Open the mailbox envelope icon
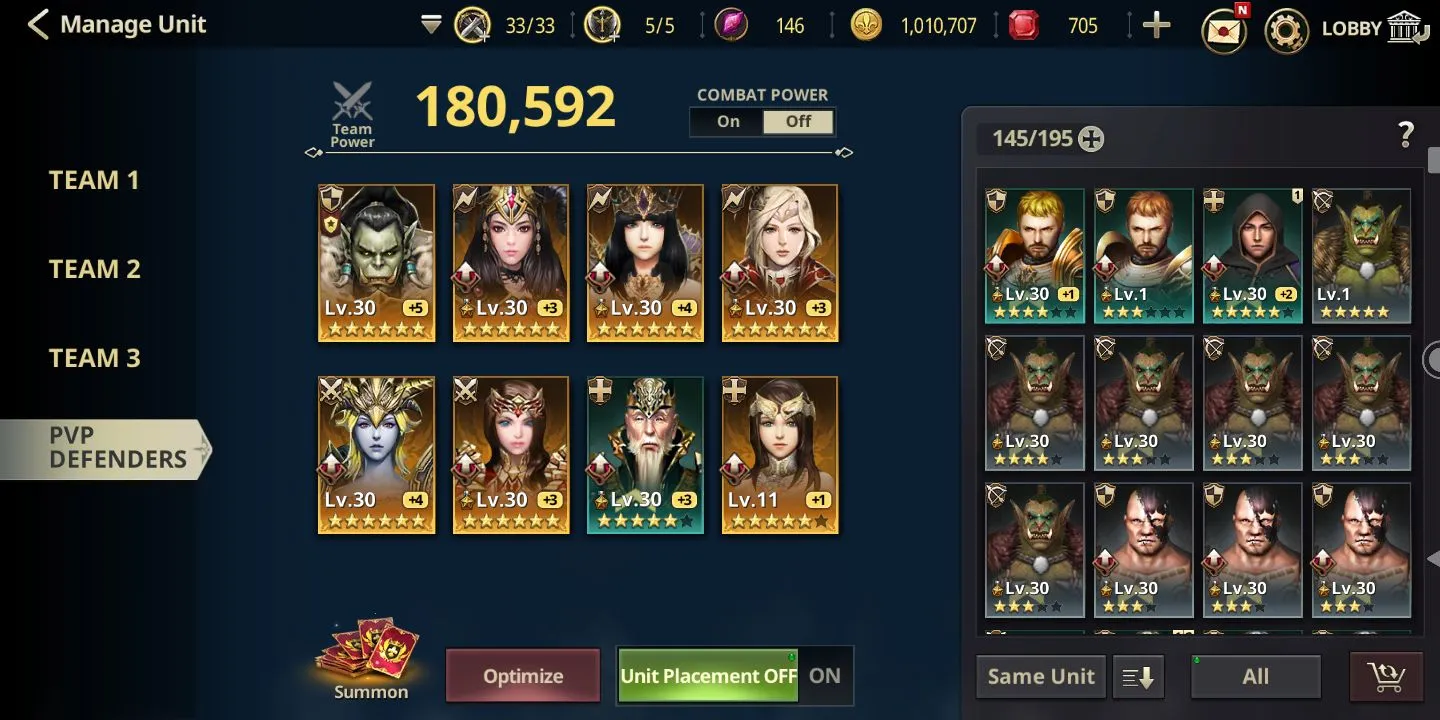This screenshot has width=1440, height=720. point(1224,29)
